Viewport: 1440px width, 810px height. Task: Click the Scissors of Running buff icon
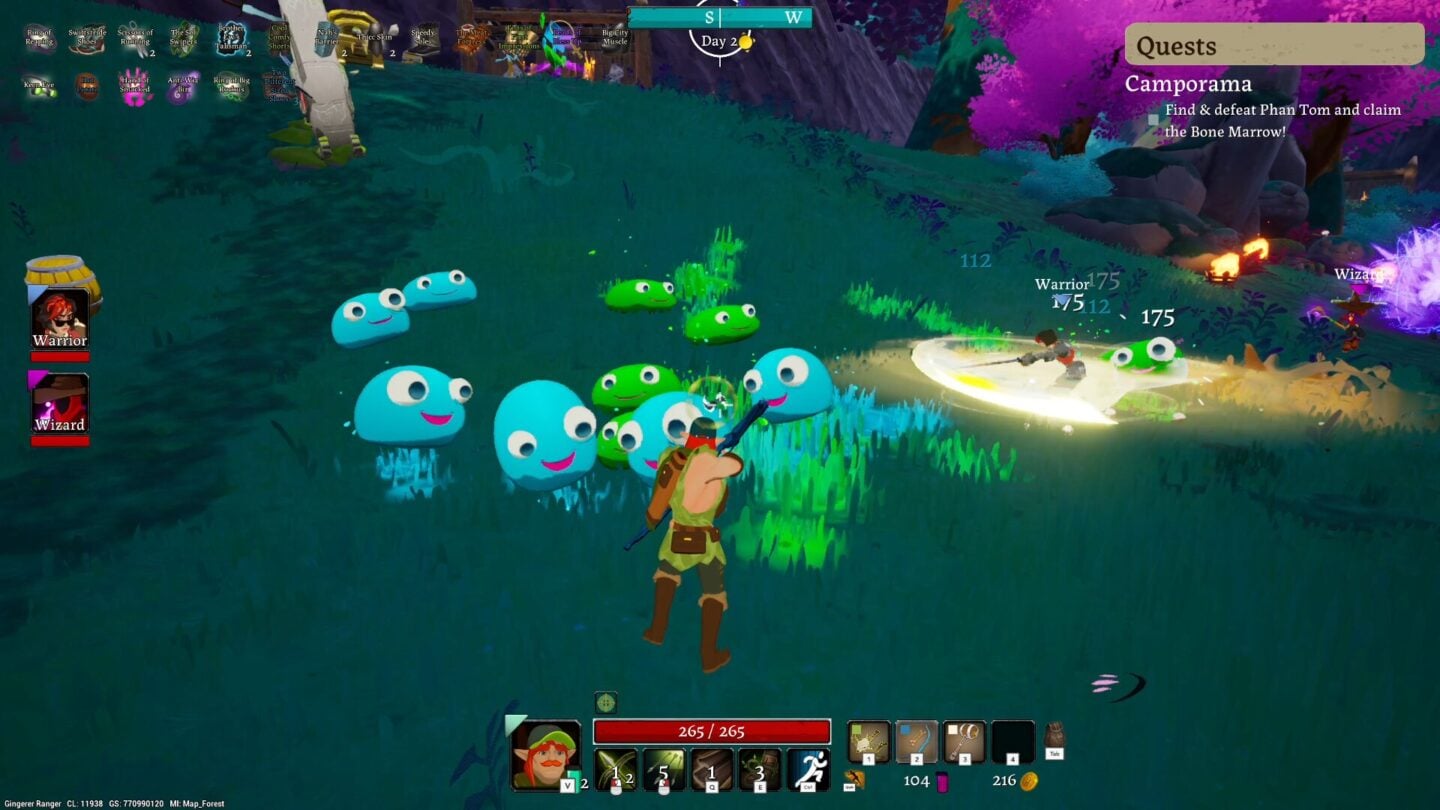point(133,35)
